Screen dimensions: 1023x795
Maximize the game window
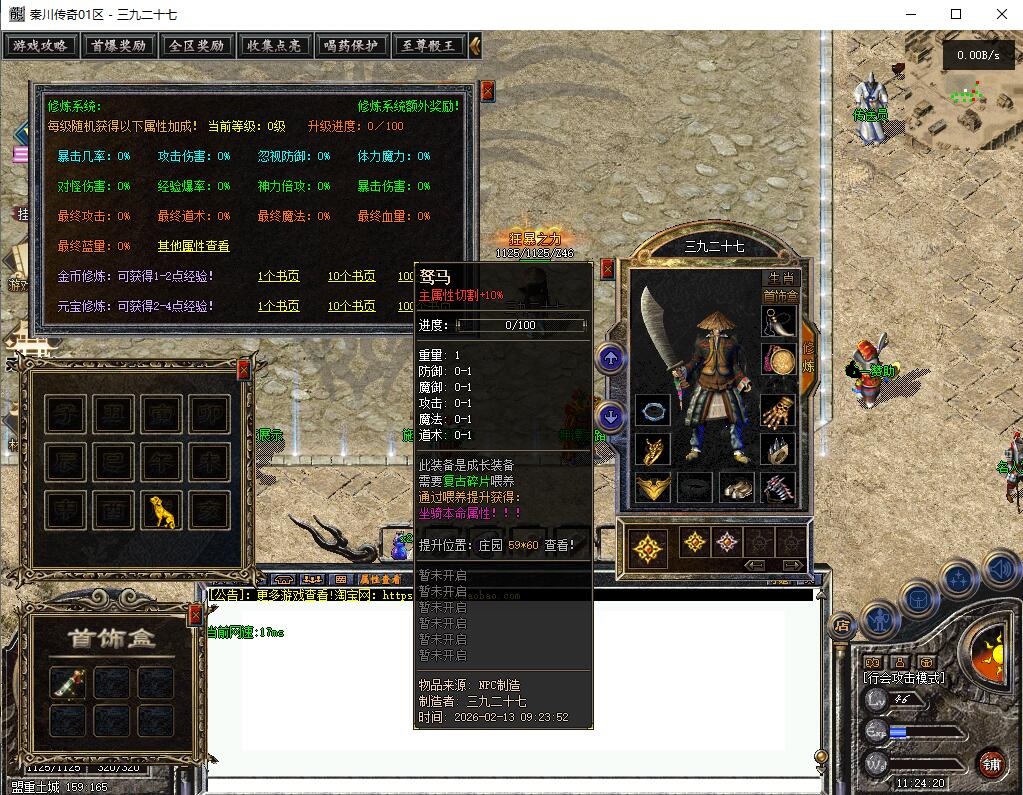point(955,14)
